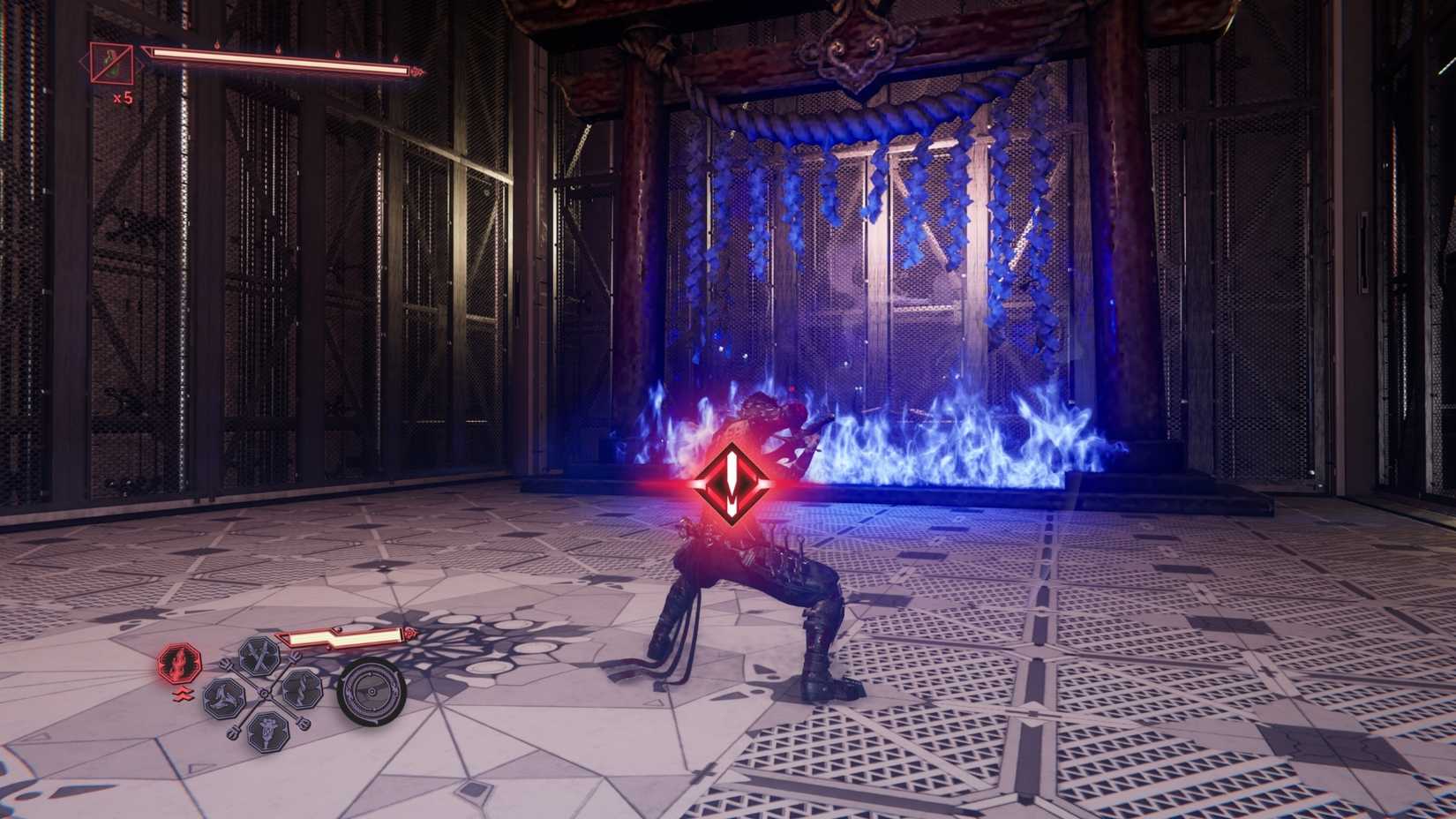Expand the stance indicator below the flame emblem
This screenshot has width=1456, height=819.
183,694
